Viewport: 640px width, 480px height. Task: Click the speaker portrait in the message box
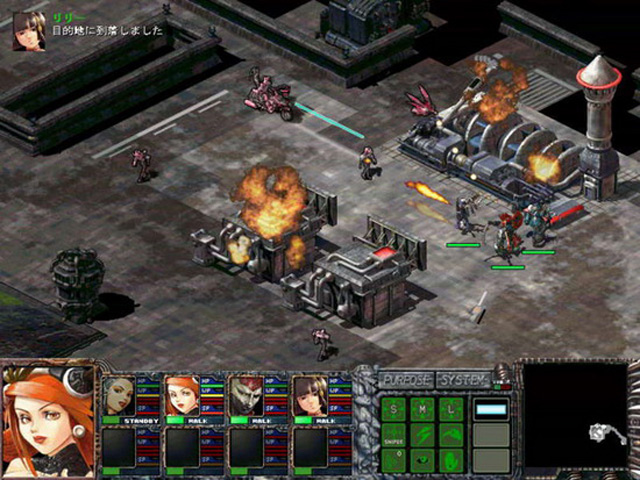pyautogui.click(x=28, y=31)
